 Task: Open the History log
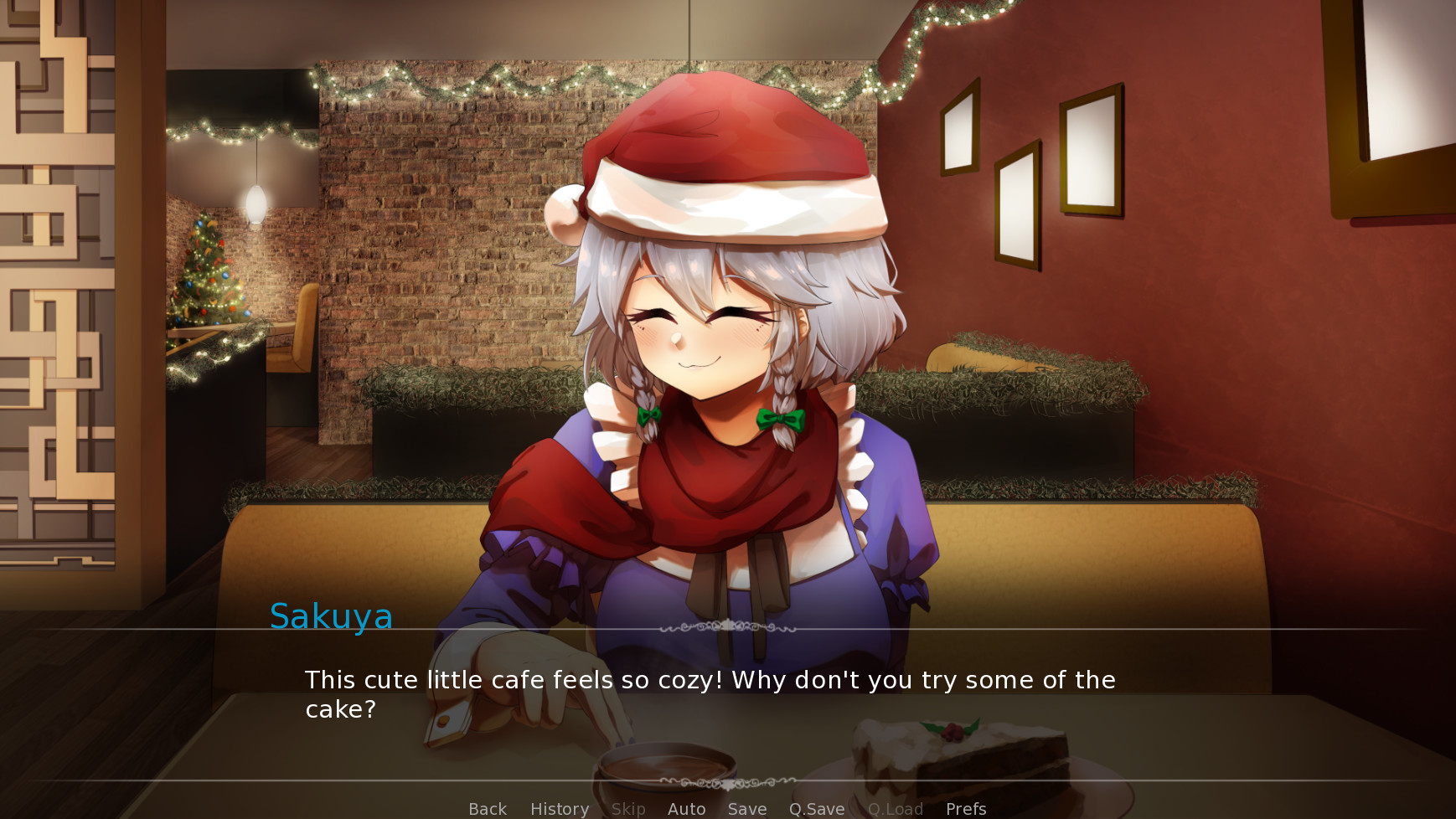pyautogui.click(x=559, y=809)
